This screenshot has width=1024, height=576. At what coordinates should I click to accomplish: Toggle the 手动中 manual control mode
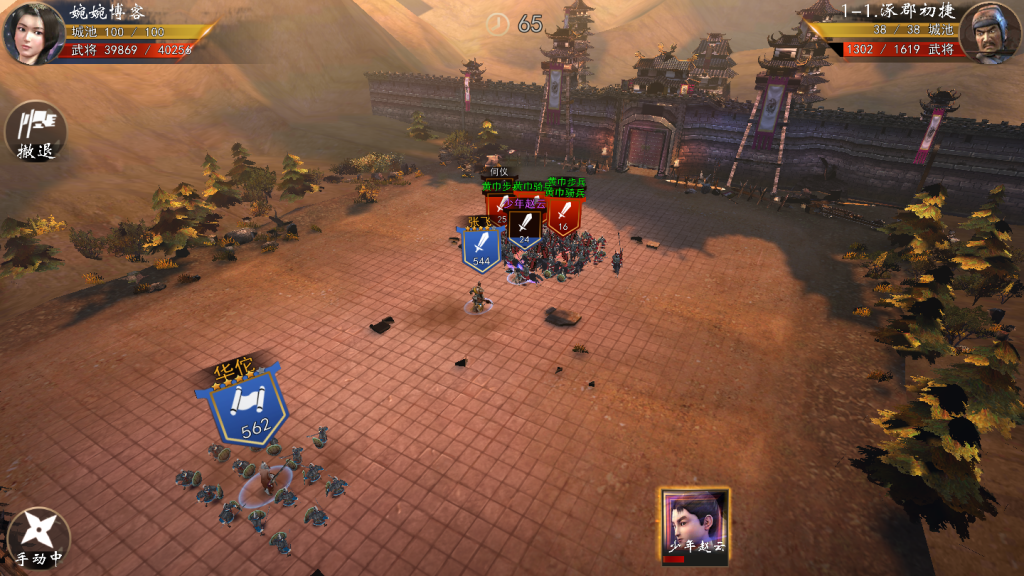point(39,536)
